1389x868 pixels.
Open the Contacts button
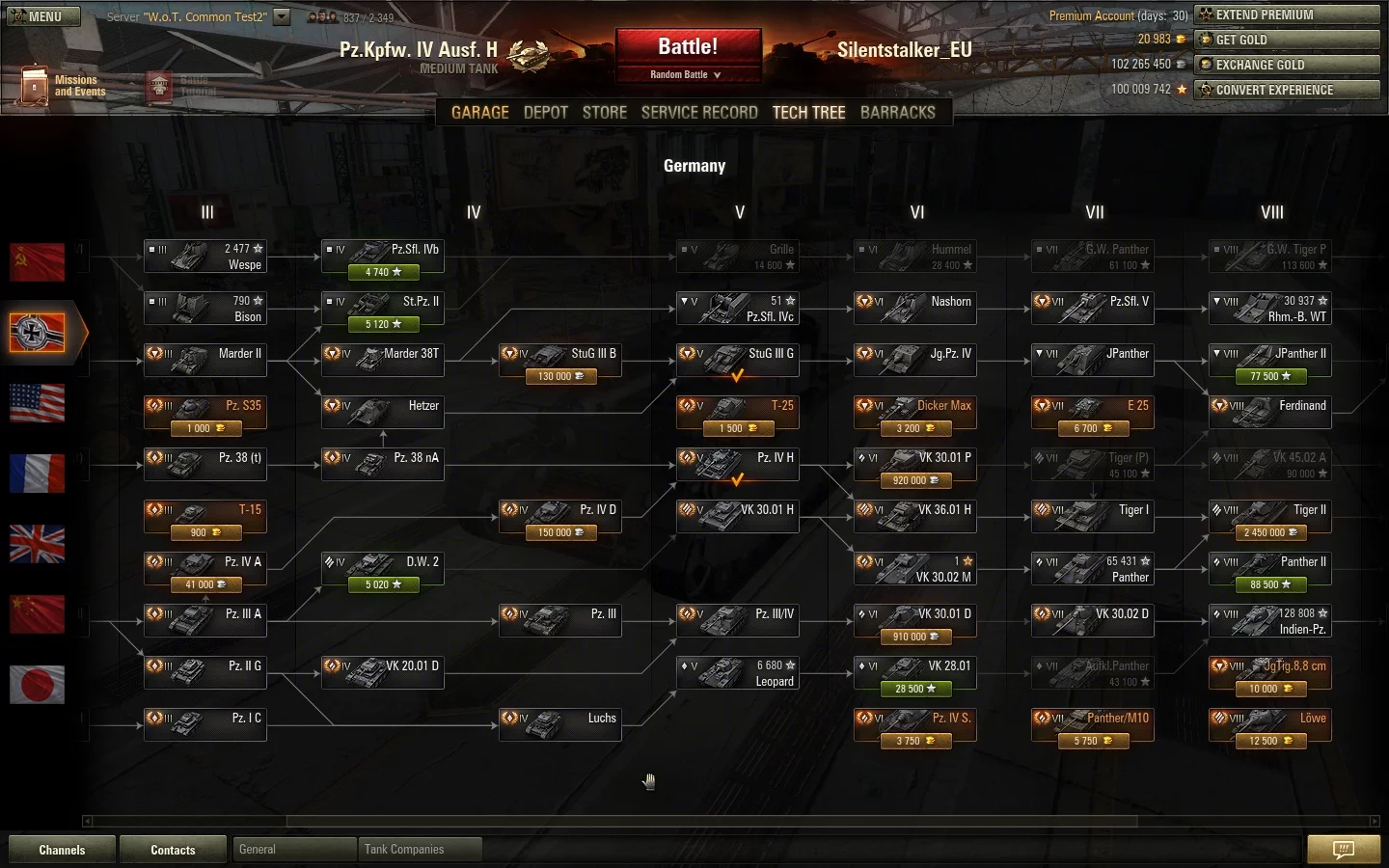pyautogui.click(x=173, y=850)
